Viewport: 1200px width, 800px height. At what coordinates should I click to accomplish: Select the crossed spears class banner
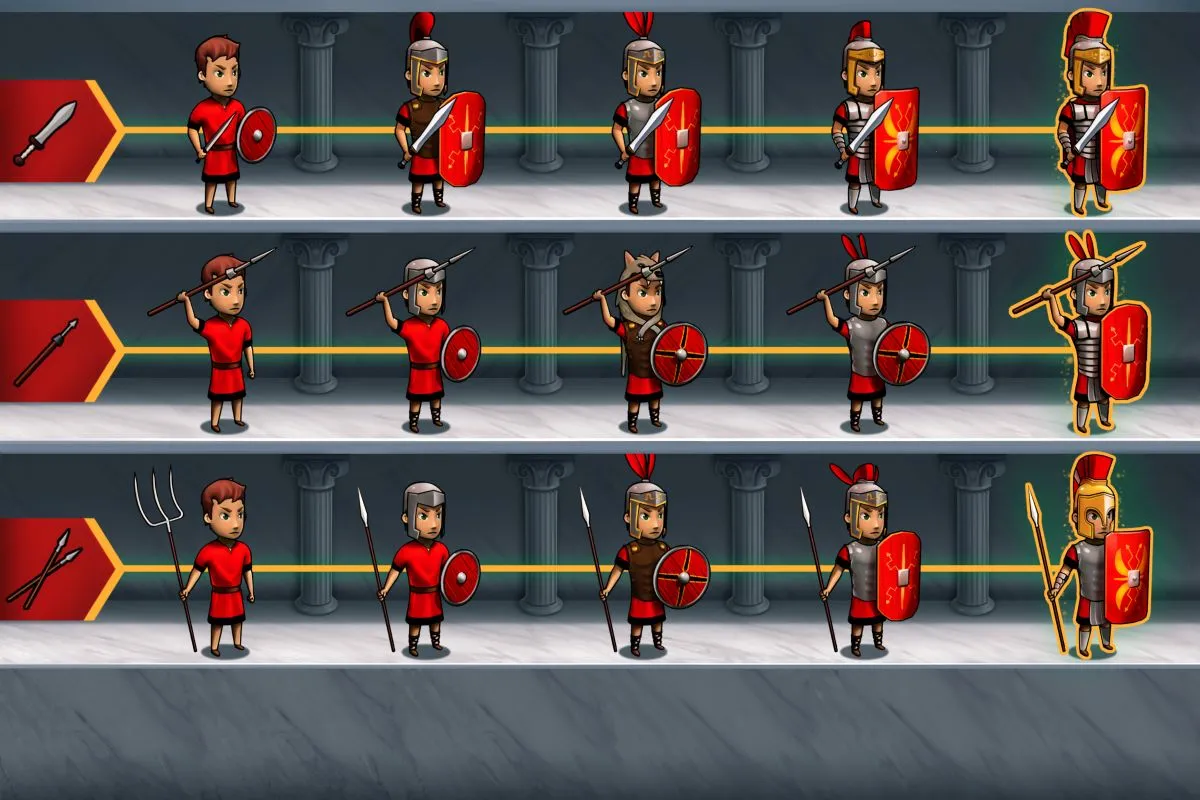(x=50, y=569)
